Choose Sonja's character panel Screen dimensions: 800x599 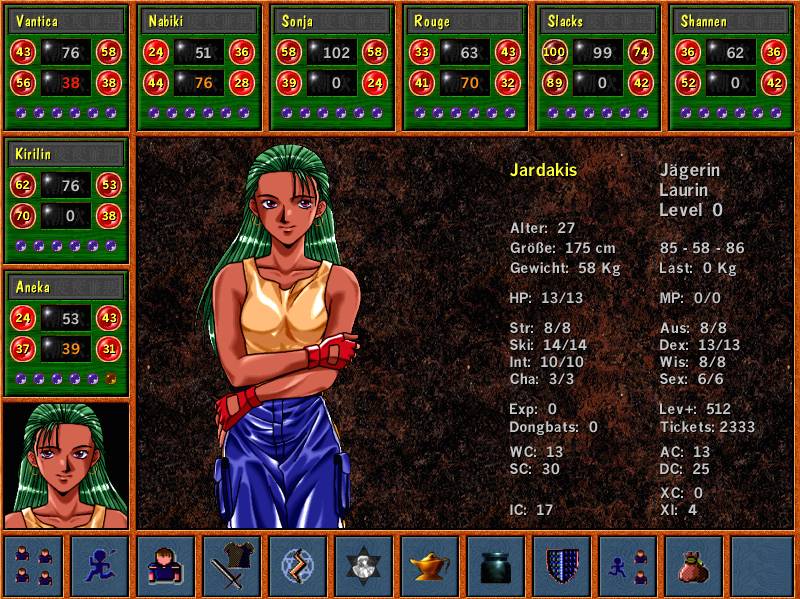point(332,67)
